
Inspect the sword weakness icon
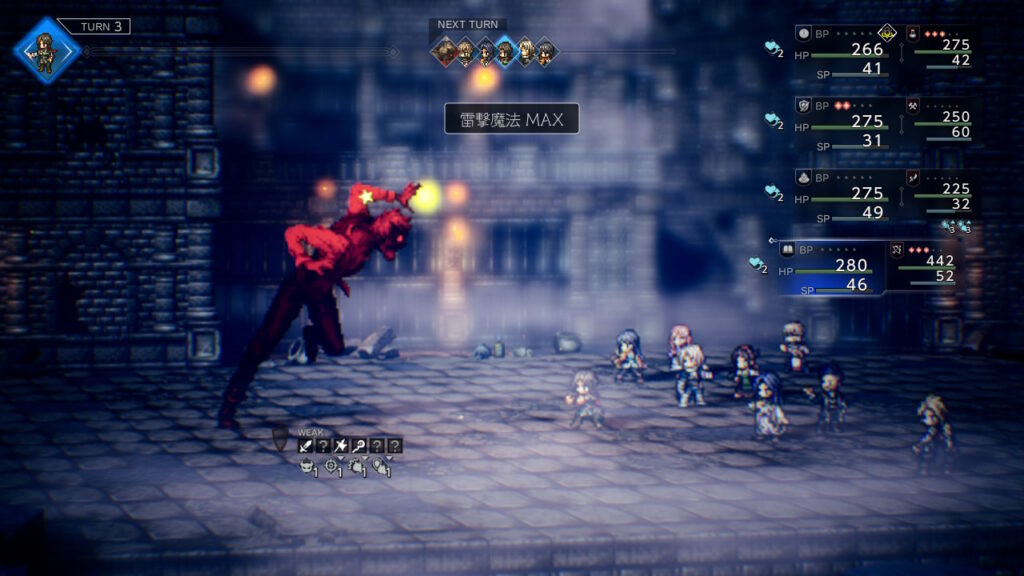click(x=304, y=446)
